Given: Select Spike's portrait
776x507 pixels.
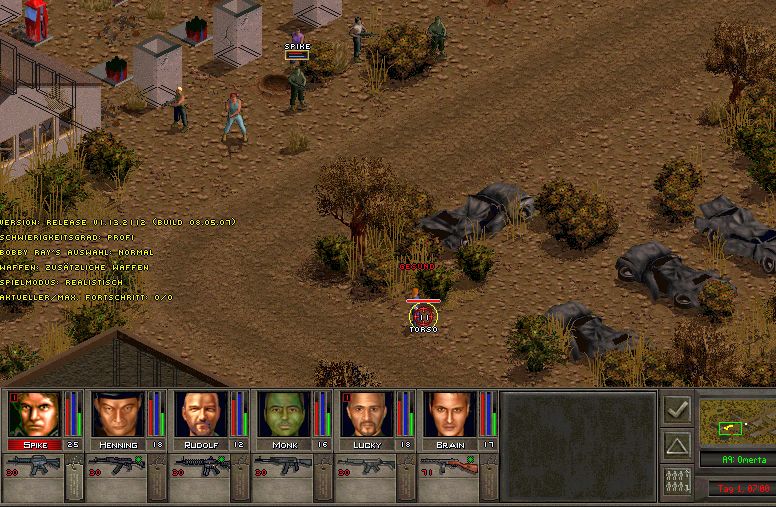Looking at the screenshot, I should coord(35,414).
